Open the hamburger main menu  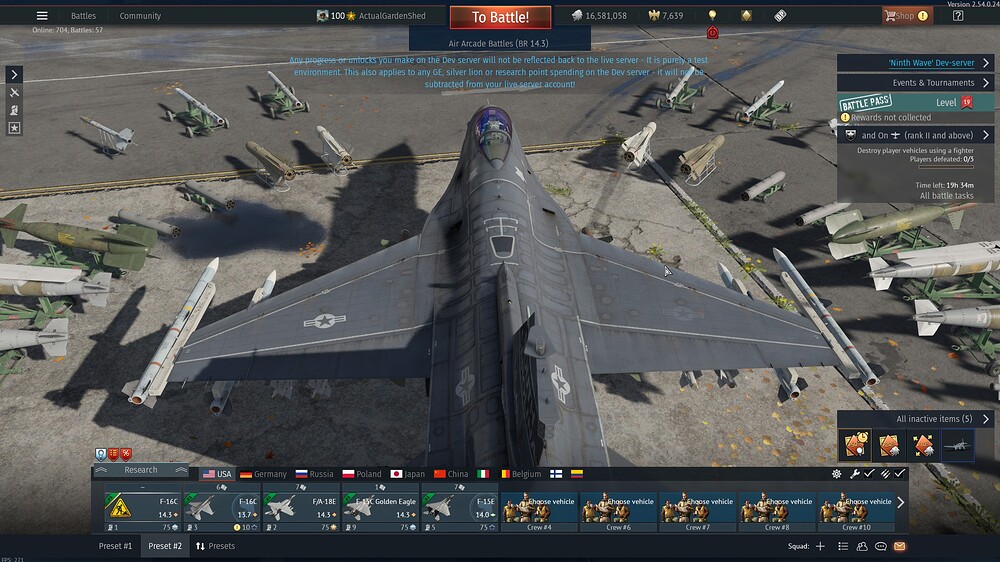pyautogui.click(x=42, y=16)
